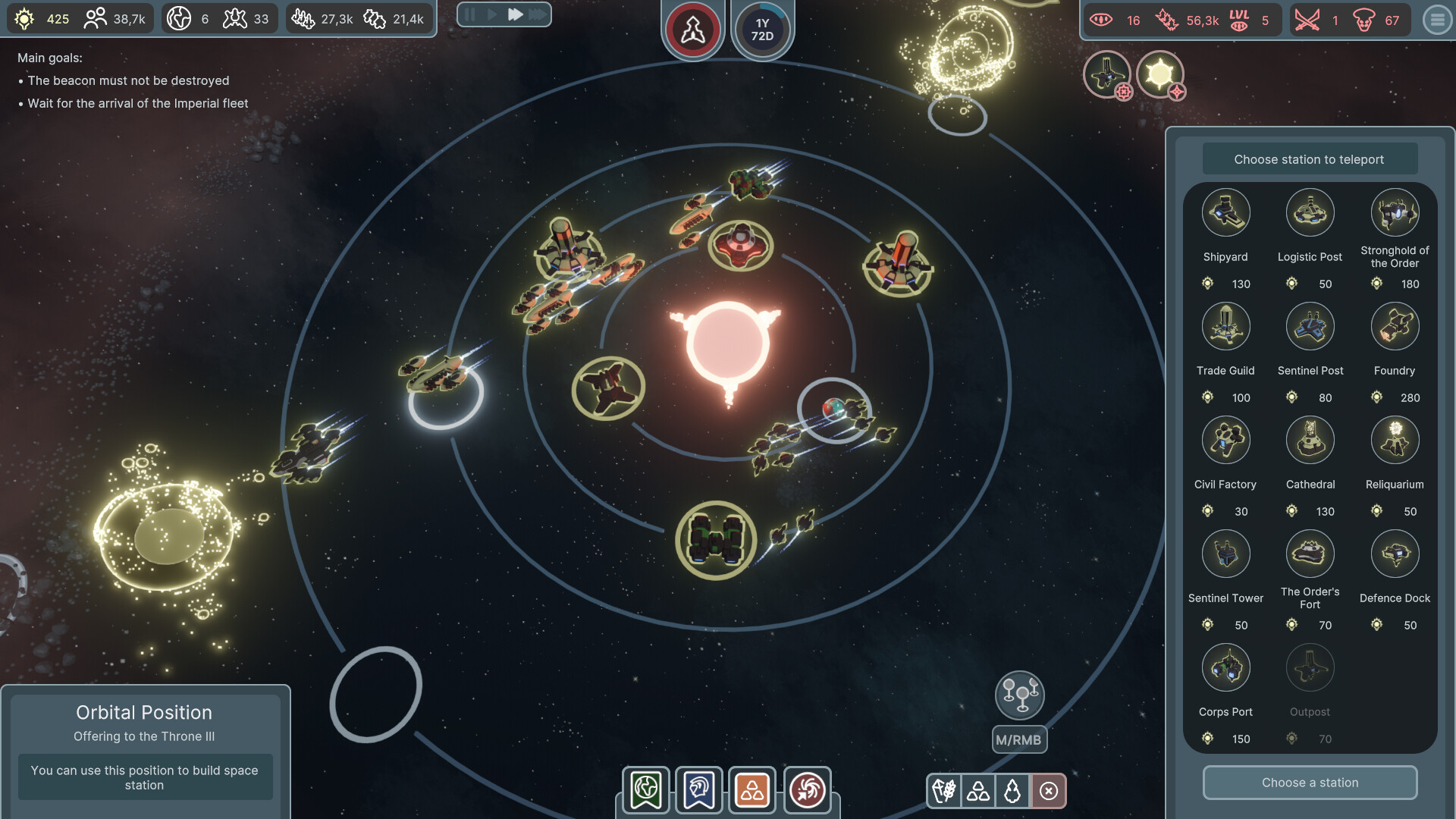Select the glowing sun notification icon
This screenshot has width=1456, height=819.
(x=1159, y=74)
